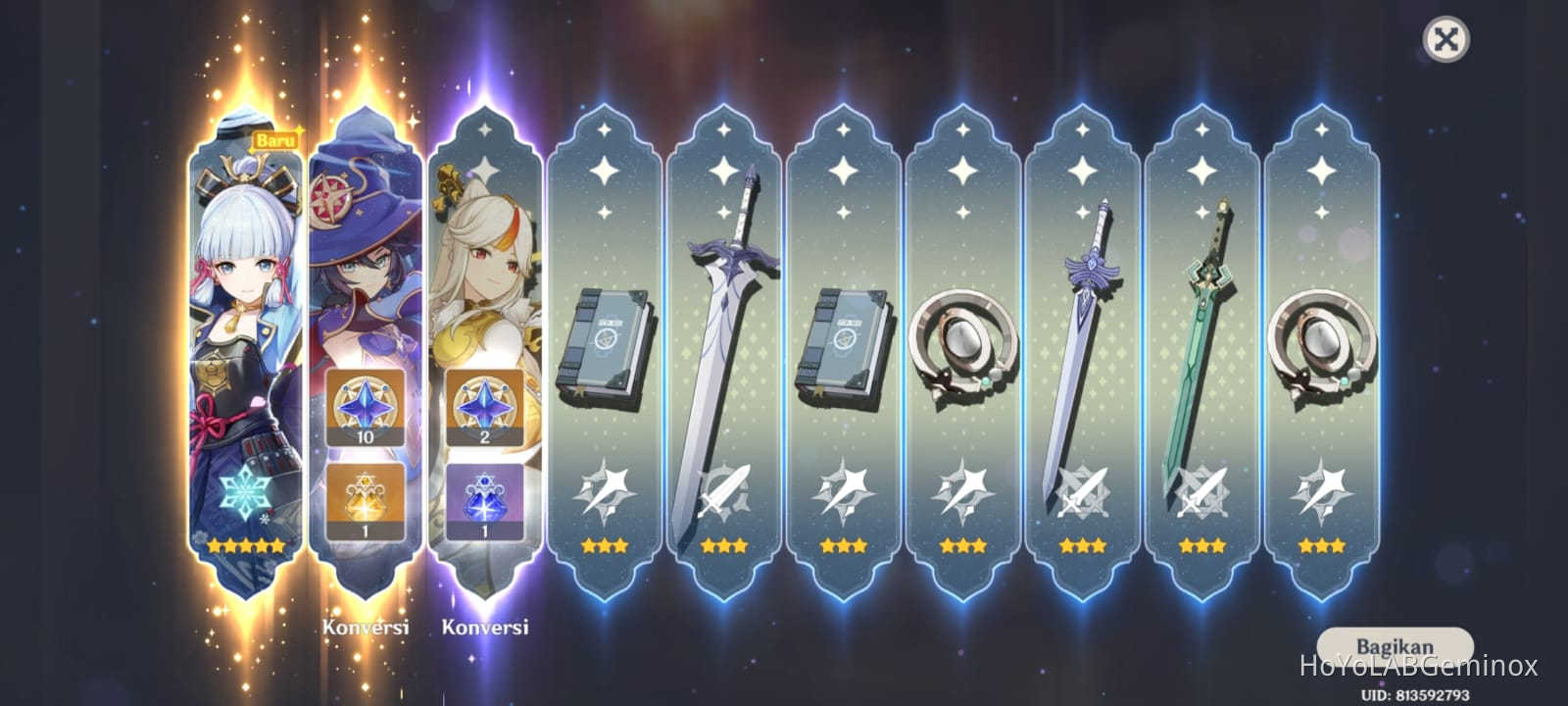The image size is (1568, 706).
Task: Click the sword emblem under the silver longsword
Action: coord(725,490)
